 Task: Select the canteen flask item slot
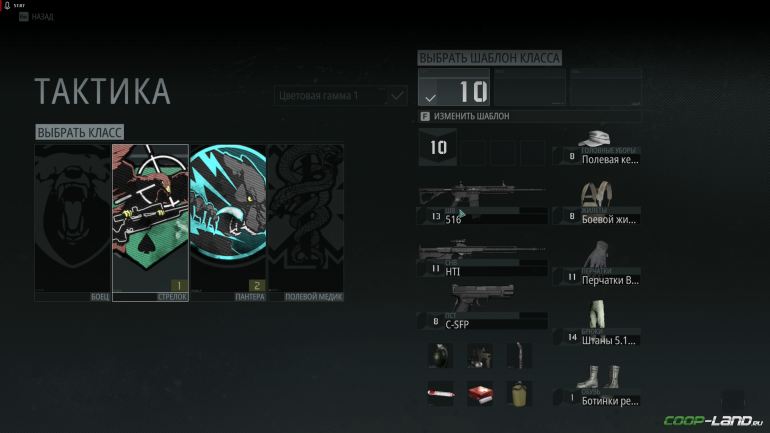tap(518, 393)
